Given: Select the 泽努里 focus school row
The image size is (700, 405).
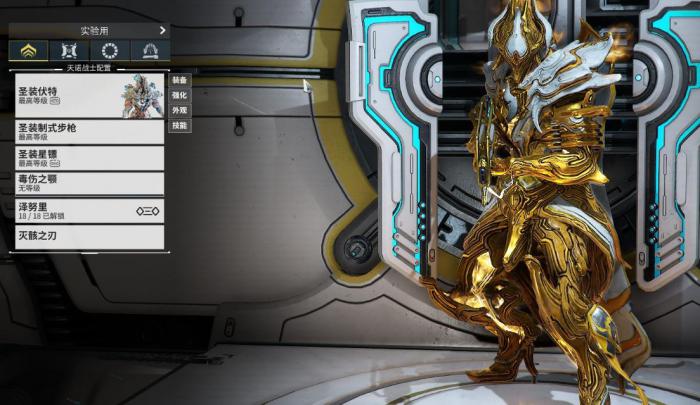Looking at the screenshot, I should [89, 210].
